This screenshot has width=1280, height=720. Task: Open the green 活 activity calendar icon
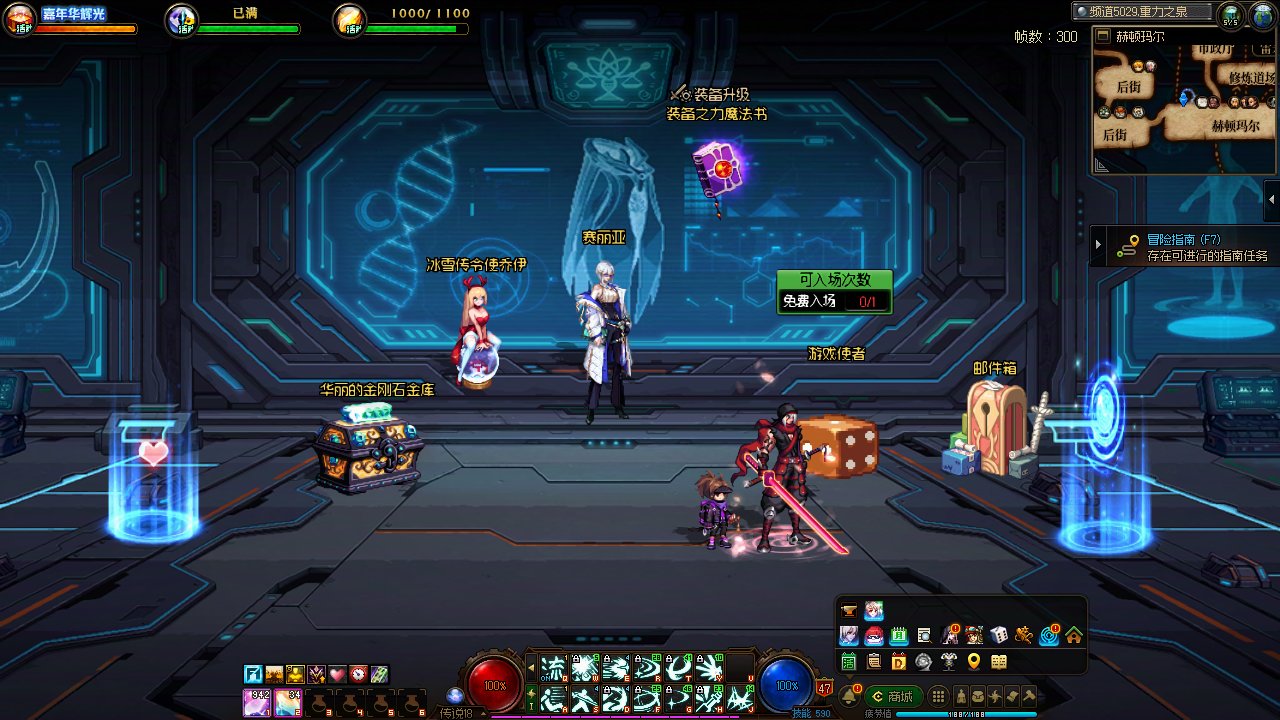[849, 662]
